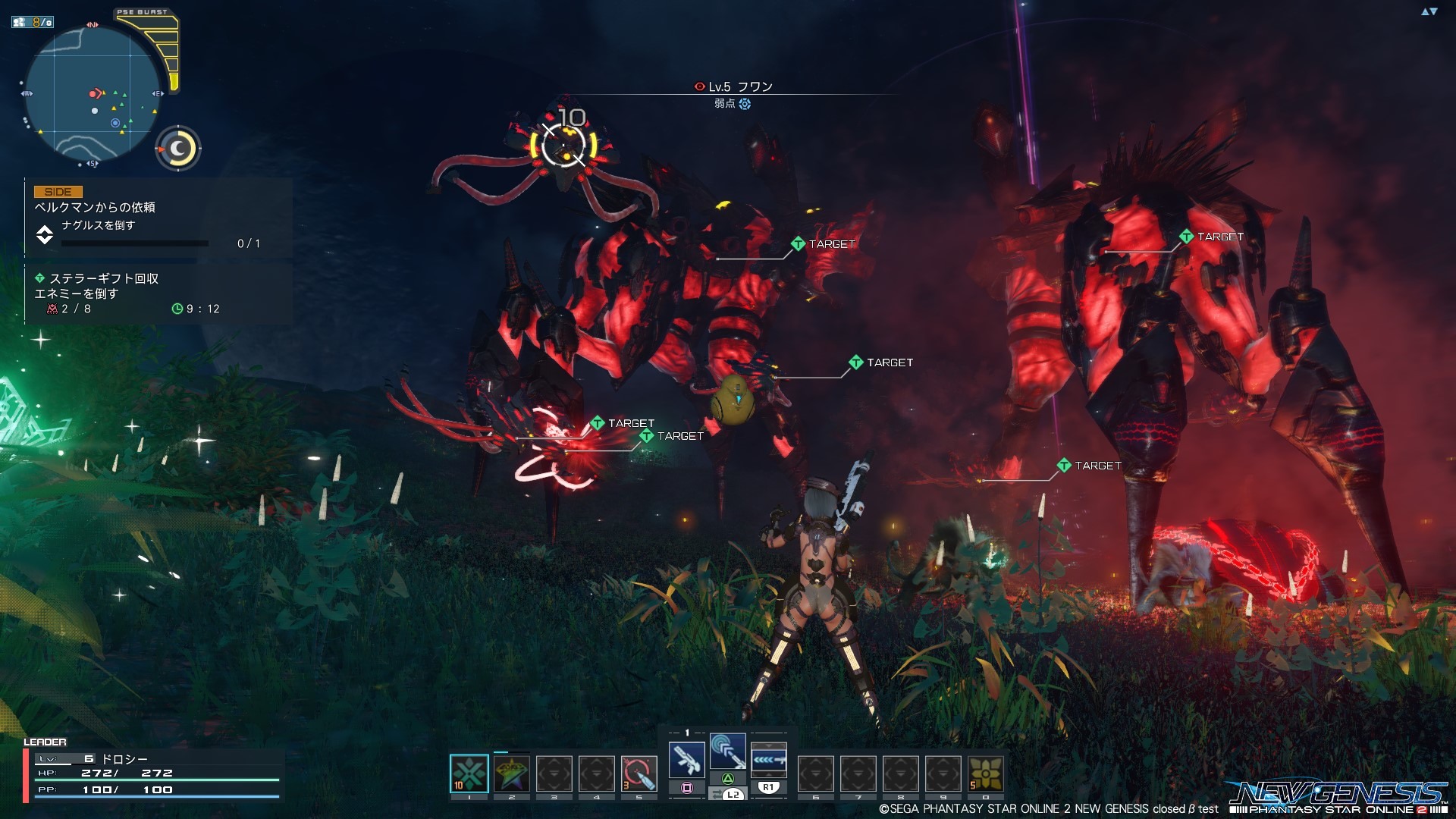Select the rifle normal attack icon
This screenshot has height=819, width=1456.
(x=687, y=759)
